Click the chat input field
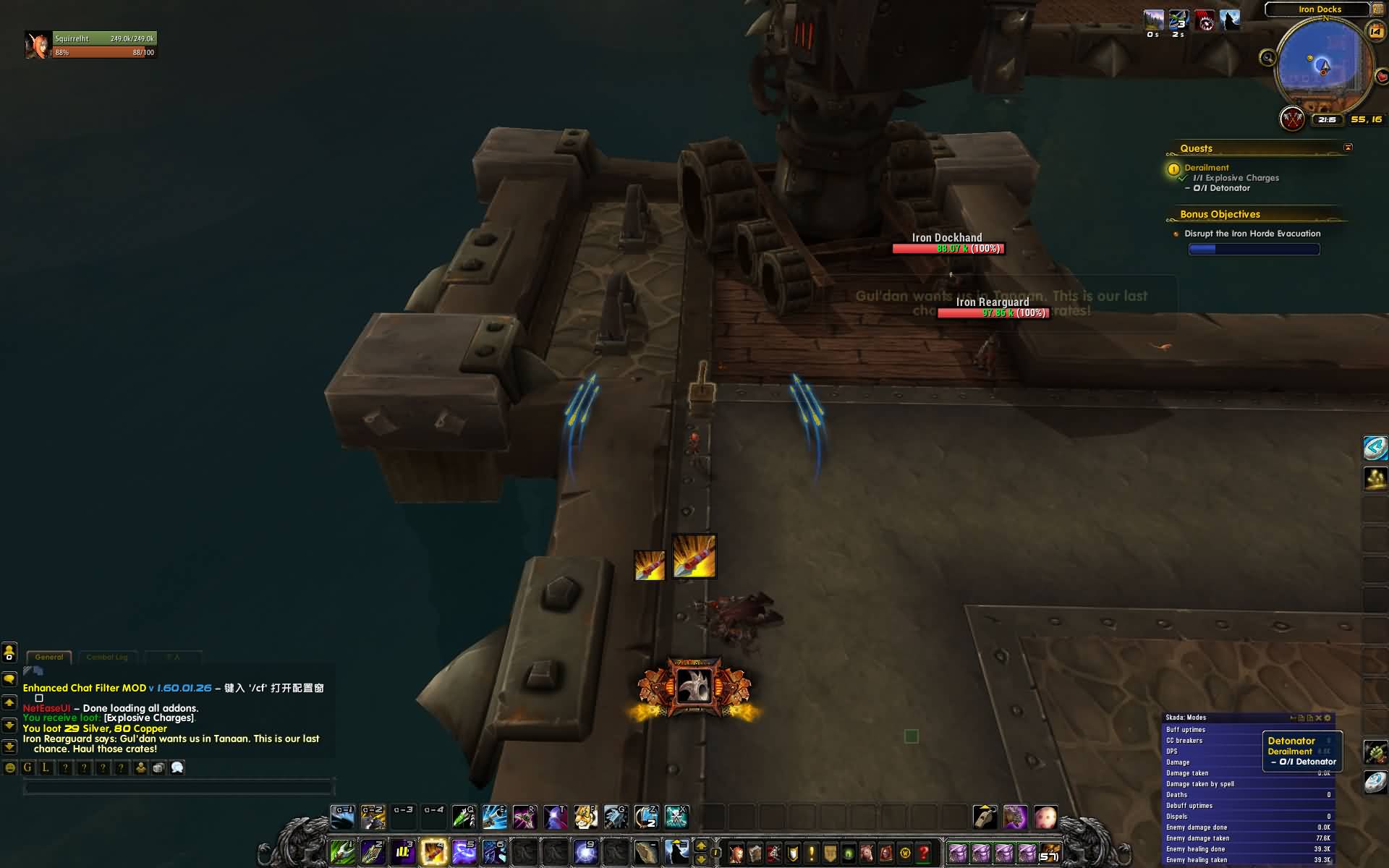 coord(178,788)
